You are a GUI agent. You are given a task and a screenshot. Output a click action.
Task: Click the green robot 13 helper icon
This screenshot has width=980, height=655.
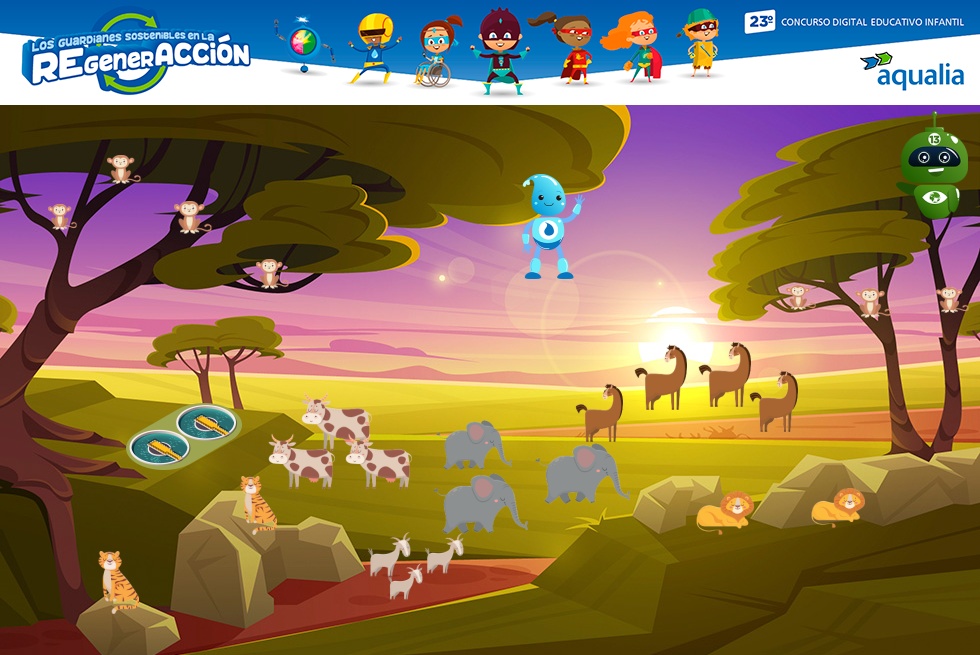pos(933,165)
